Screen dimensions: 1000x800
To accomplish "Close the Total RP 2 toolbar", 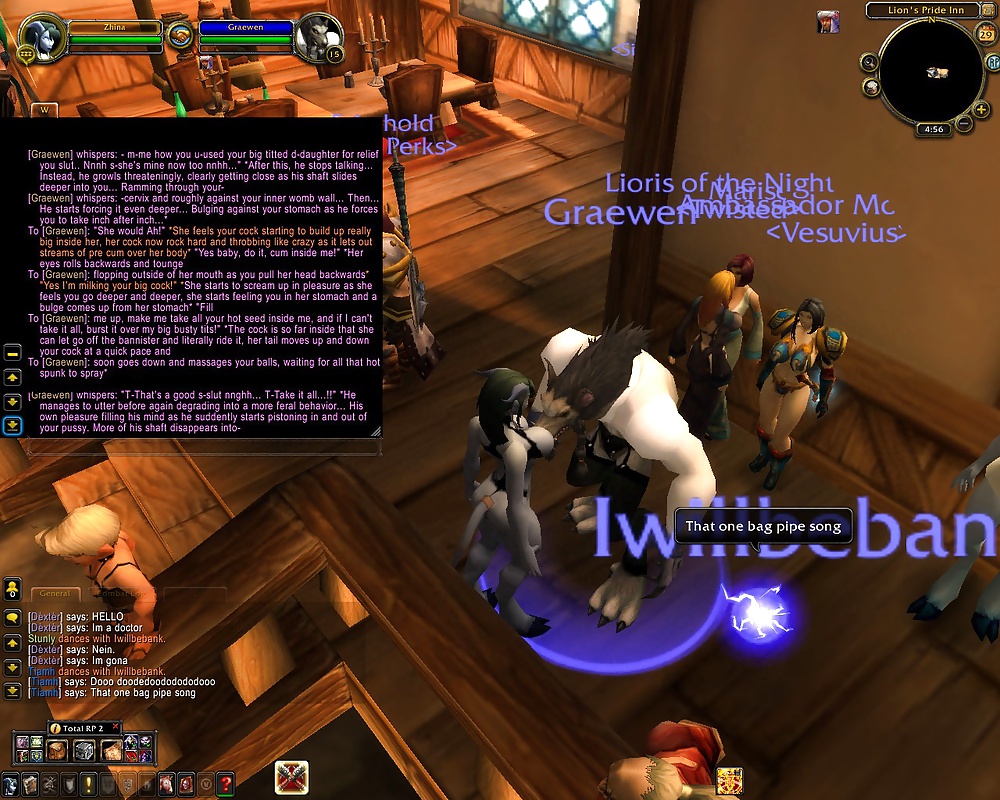I will point(115,727).
